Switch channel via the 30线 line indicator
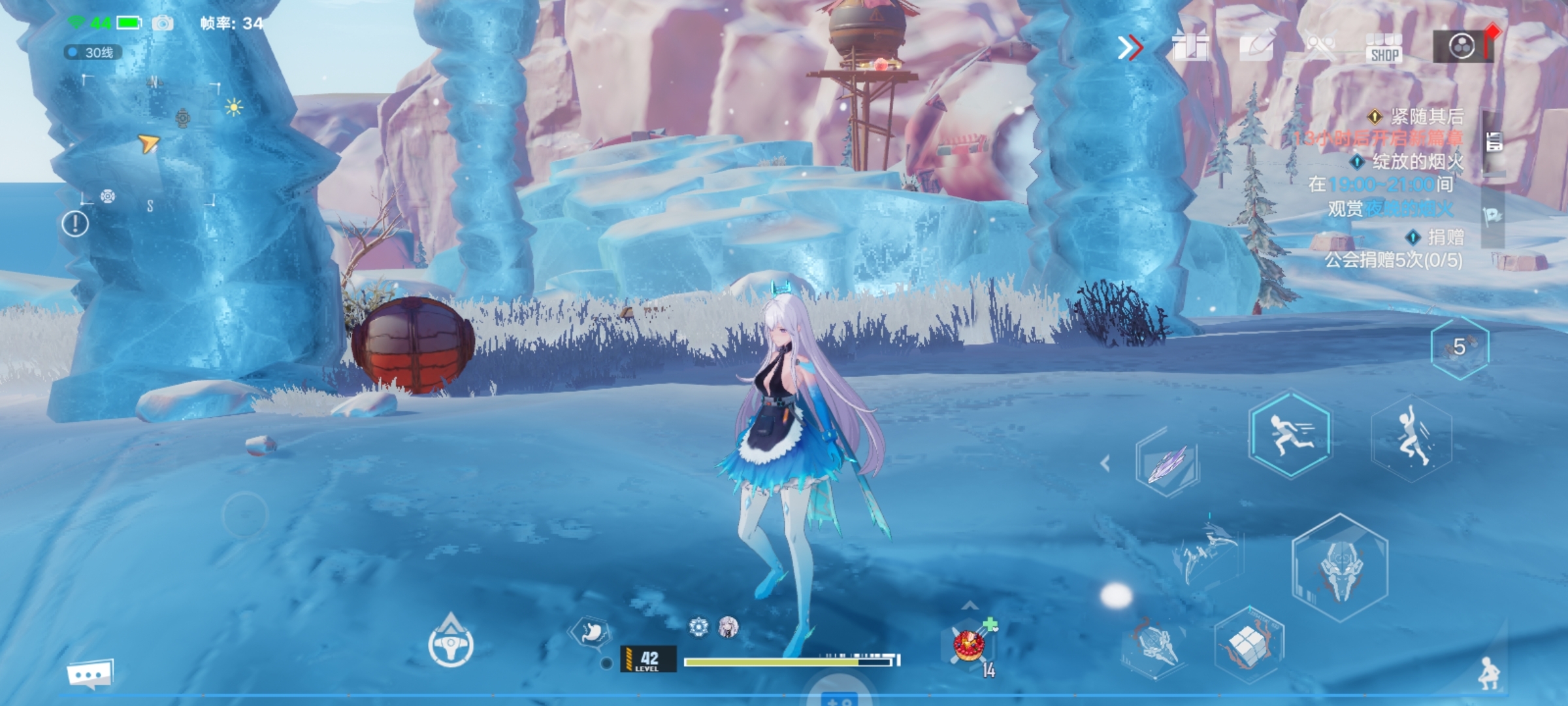 point(93,52)
